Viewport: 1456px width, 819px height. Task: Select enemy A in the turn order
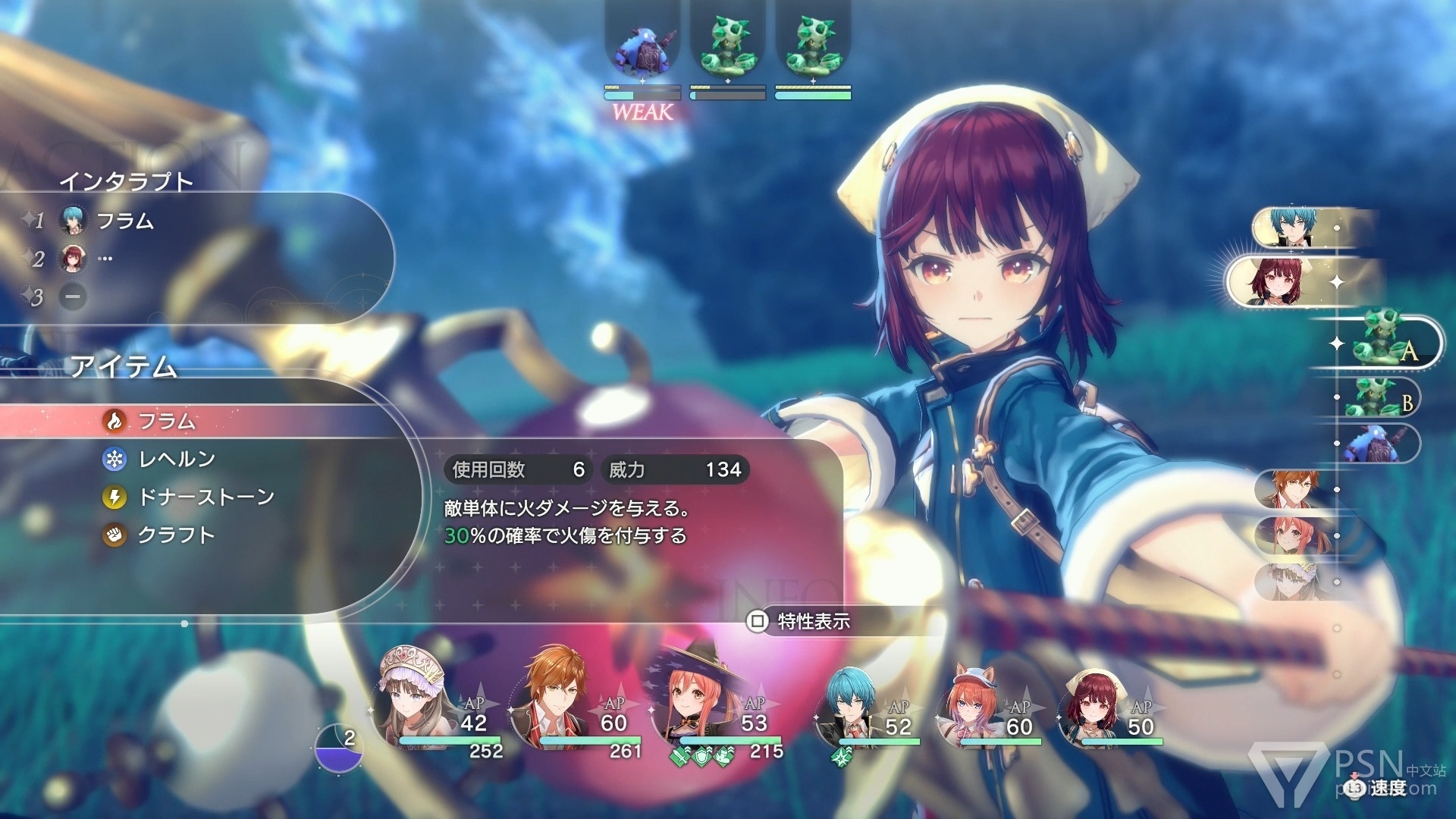click(x=1388, y=343)
